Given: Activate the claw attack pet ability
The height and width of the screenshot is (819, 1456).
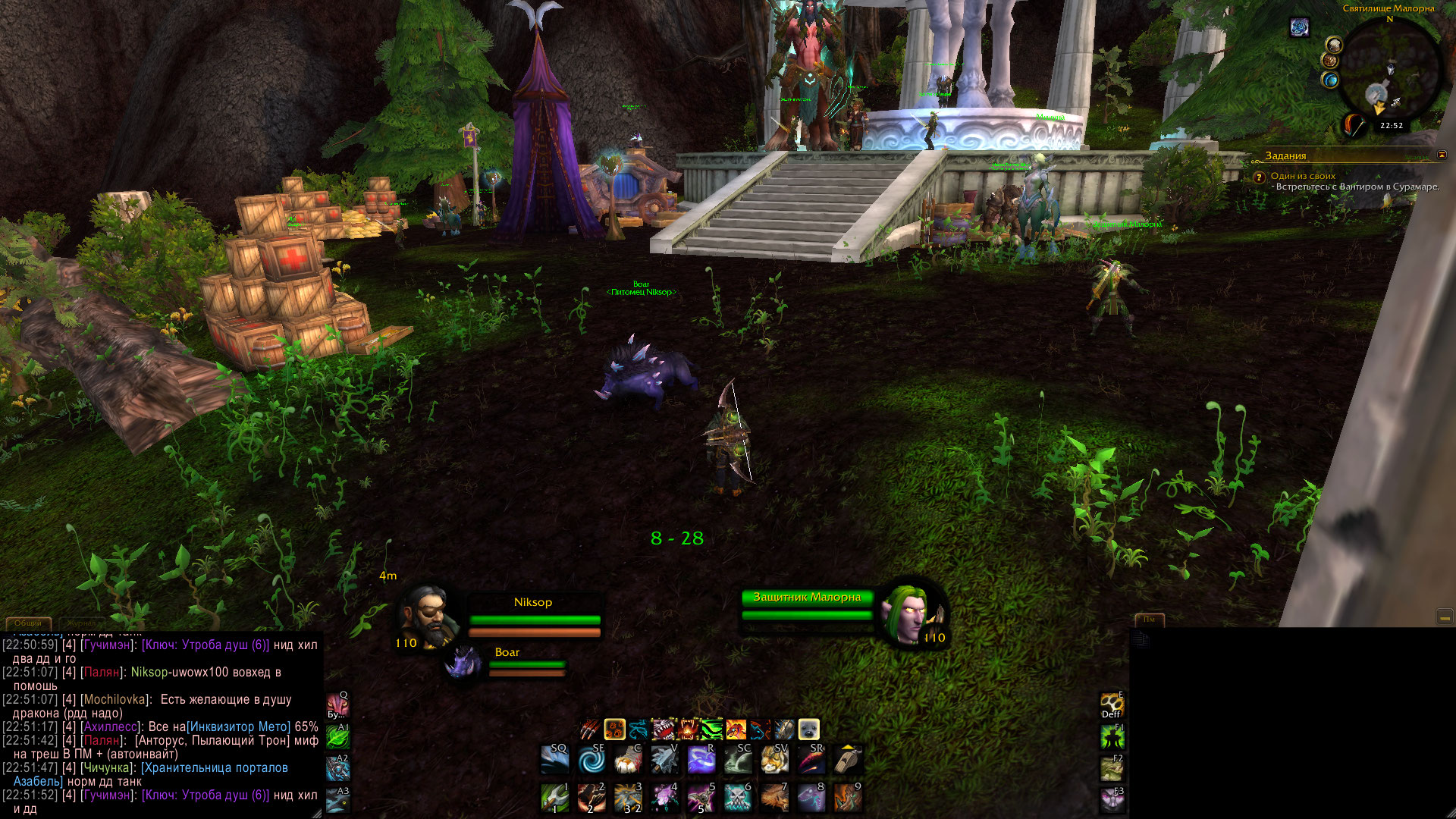Looking at the screenshot, I should point(590,730).
